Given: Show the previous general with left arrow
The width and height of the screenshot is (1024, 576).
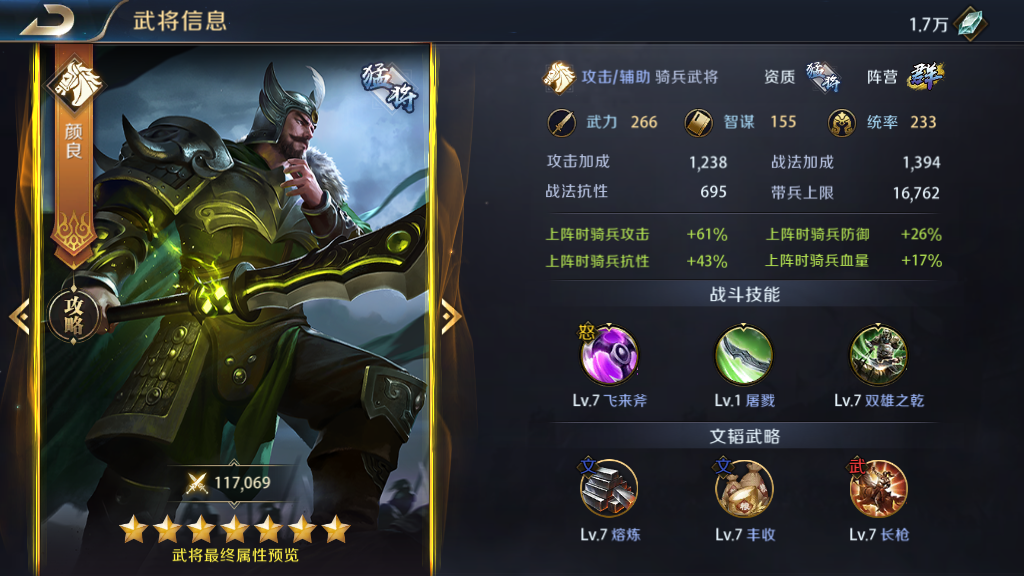Looking at the screenshot, I should tap(18, 316).
